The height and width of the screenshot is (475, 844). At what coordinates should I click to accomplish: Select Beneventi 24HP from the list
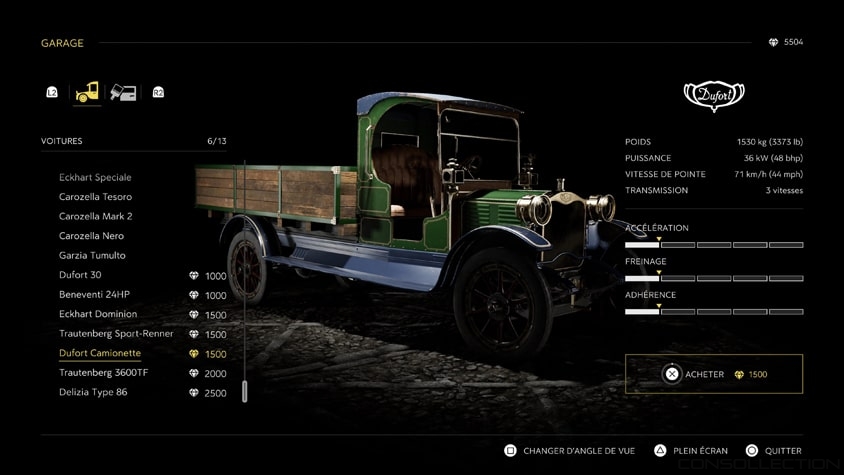pyautogui.click(x=94, y=294)
